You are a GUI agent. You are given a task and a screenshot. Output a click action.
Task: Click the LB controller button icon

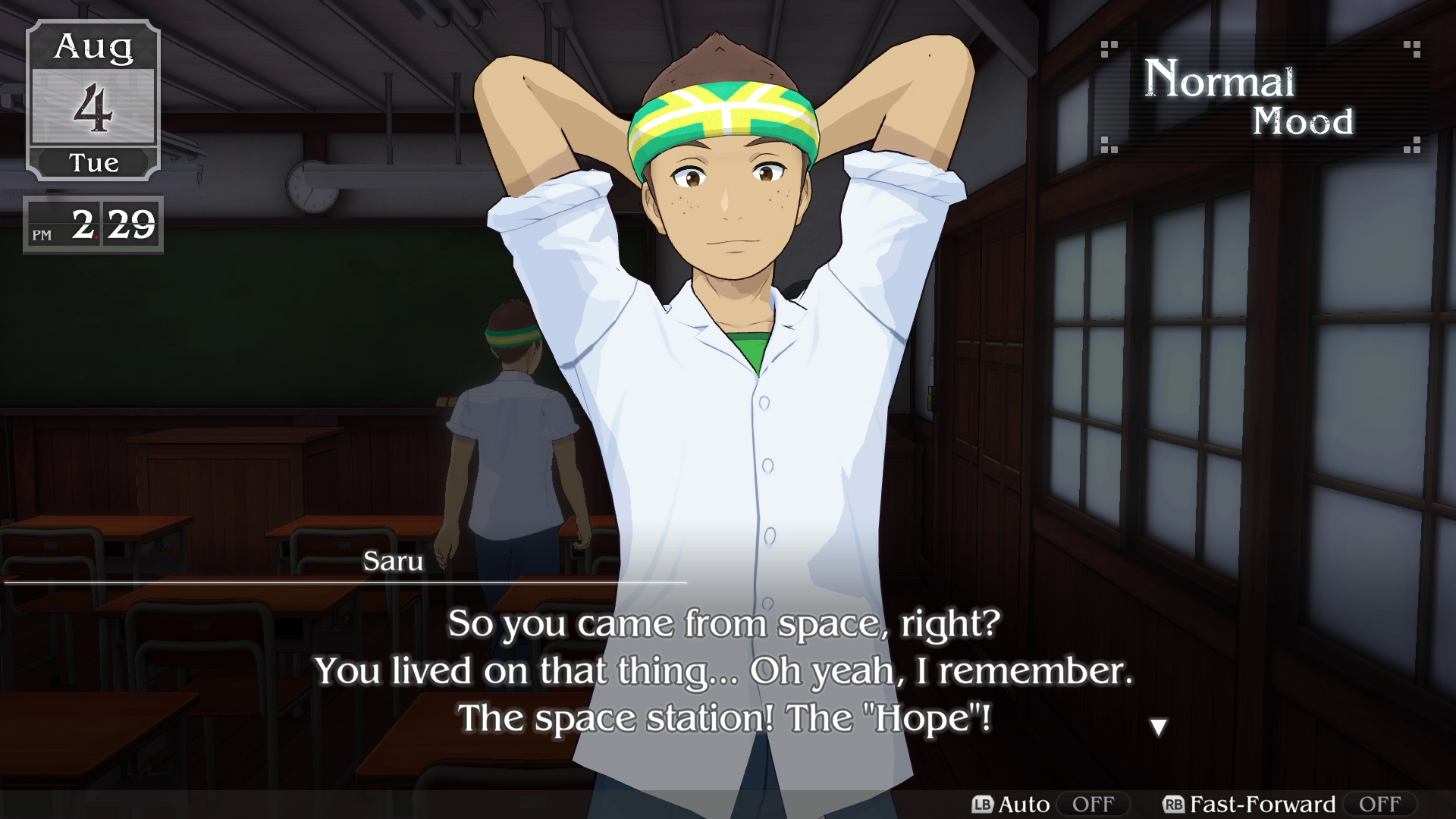click(982, 805)
